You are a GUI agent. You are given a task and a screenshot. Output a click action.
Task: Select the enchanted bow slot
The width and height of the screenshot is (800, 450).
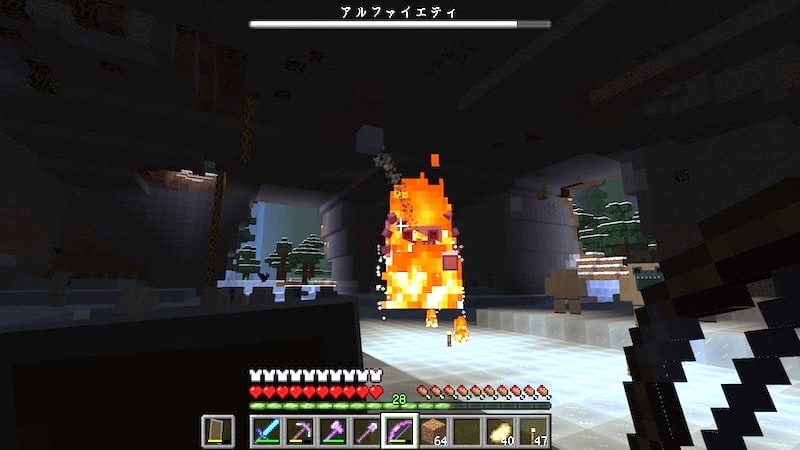click(399, 431)
